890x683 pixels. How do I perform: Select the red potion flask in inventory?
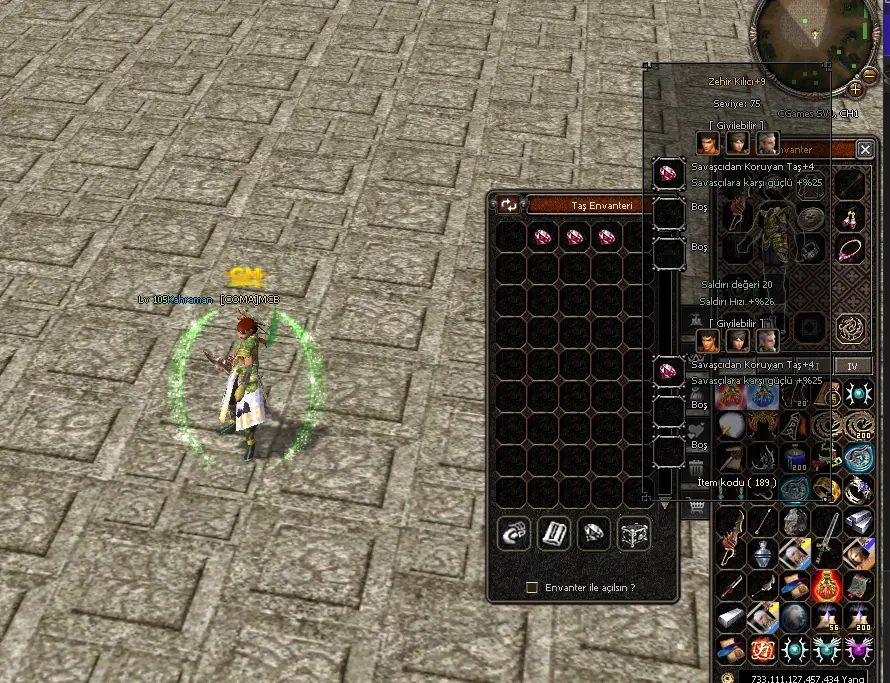[826, 585]
